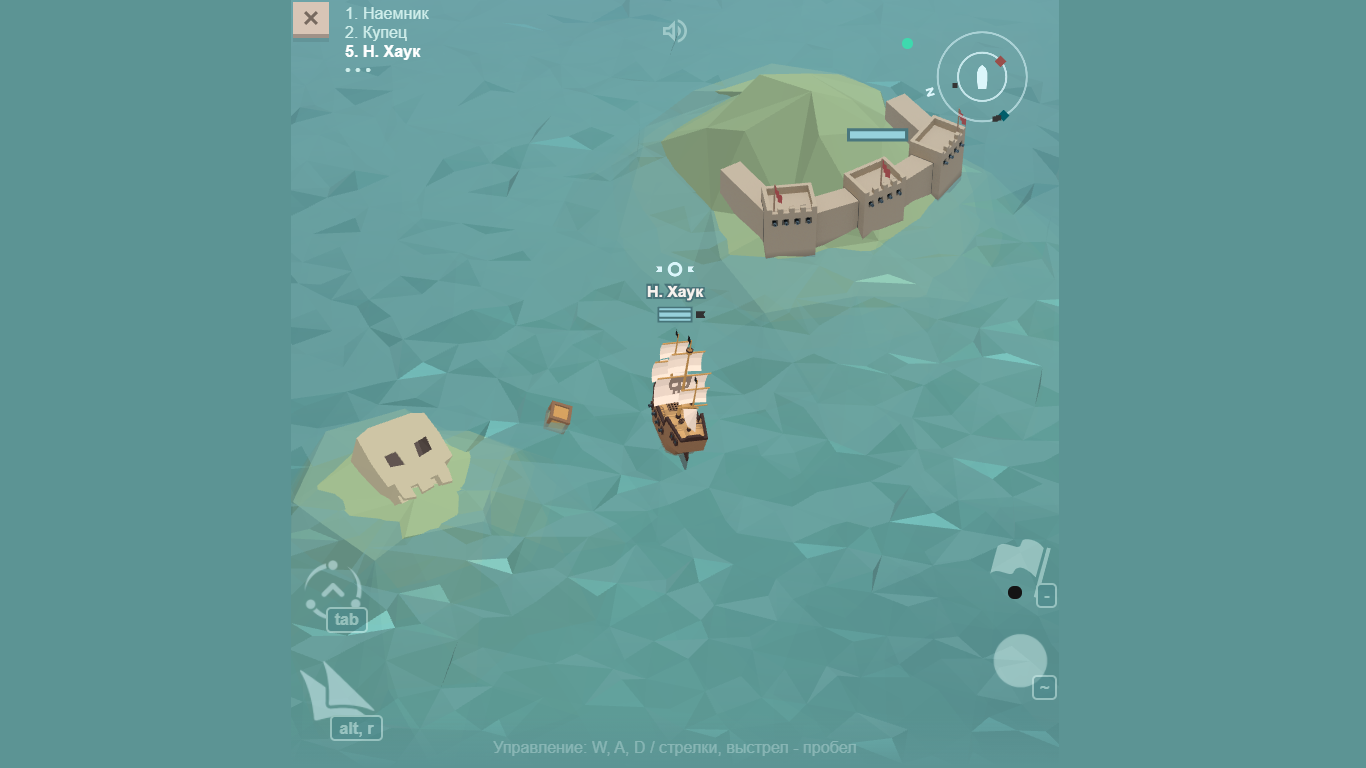Expand the leaderboard via the ellipsis dots
1366x768 pixels.
[357, 70]
